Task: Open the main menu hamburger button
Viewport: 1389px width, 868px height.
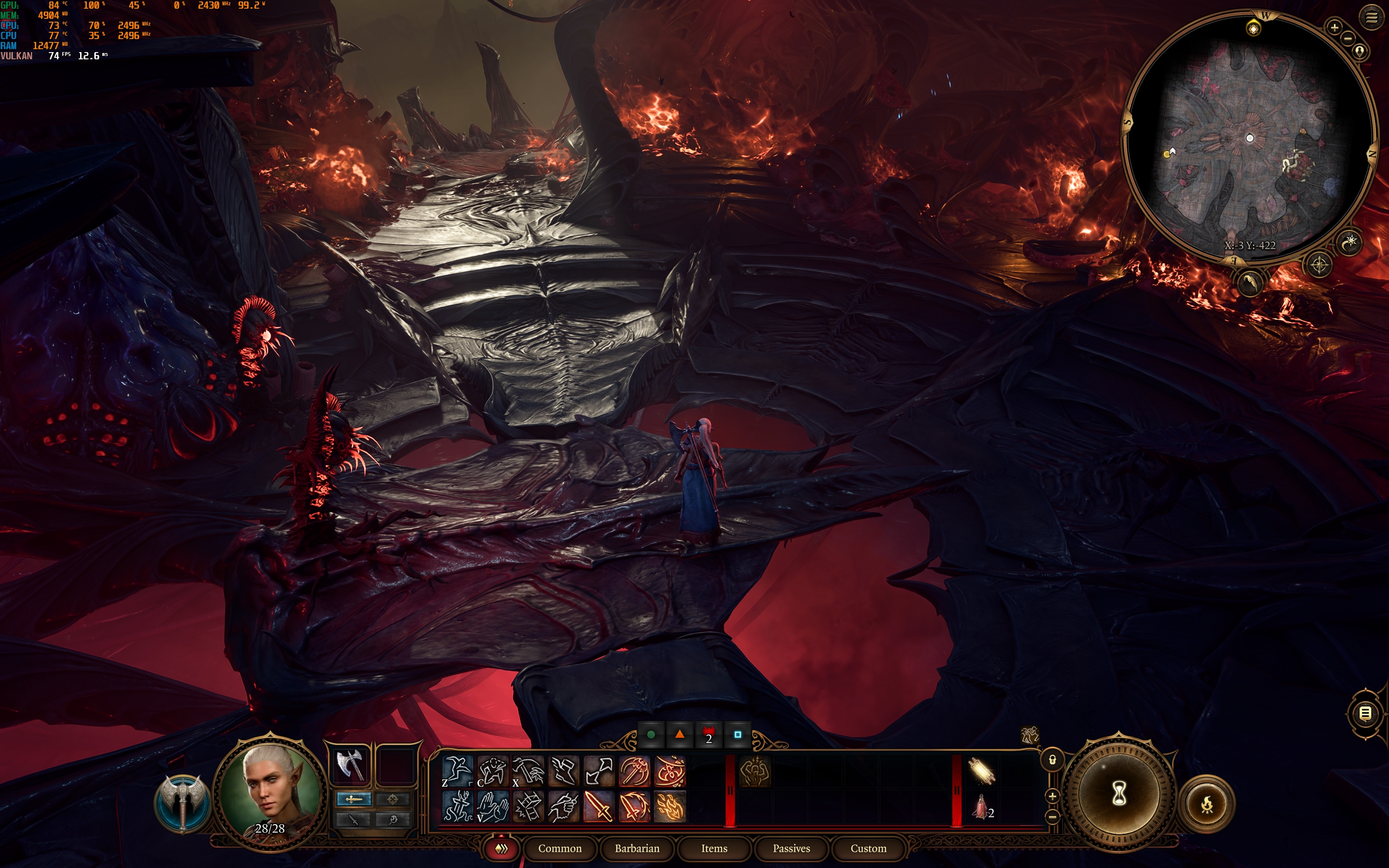Action: click(x=1371, y=18)
